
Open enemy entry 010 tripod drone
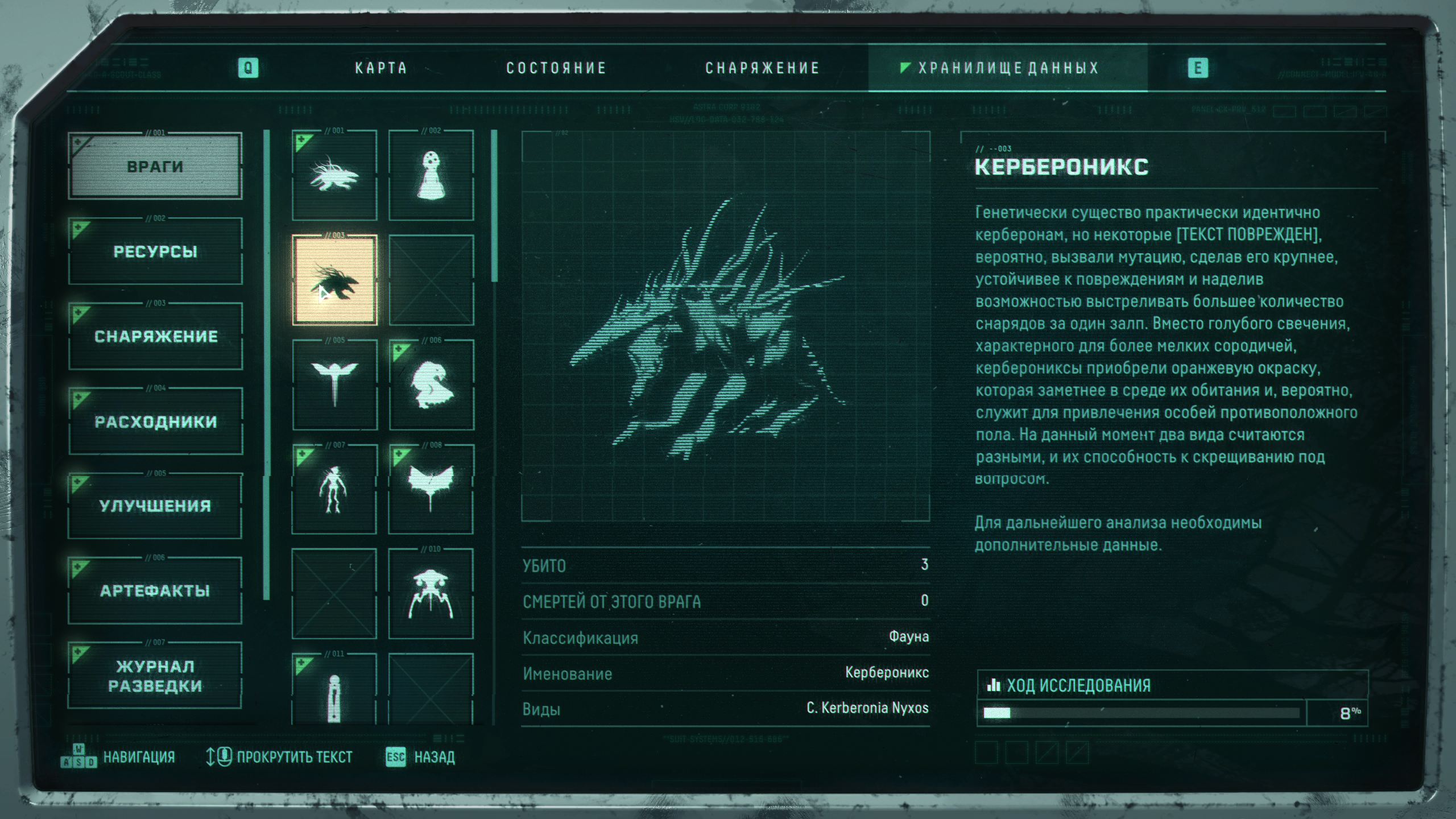pos(431,594)
